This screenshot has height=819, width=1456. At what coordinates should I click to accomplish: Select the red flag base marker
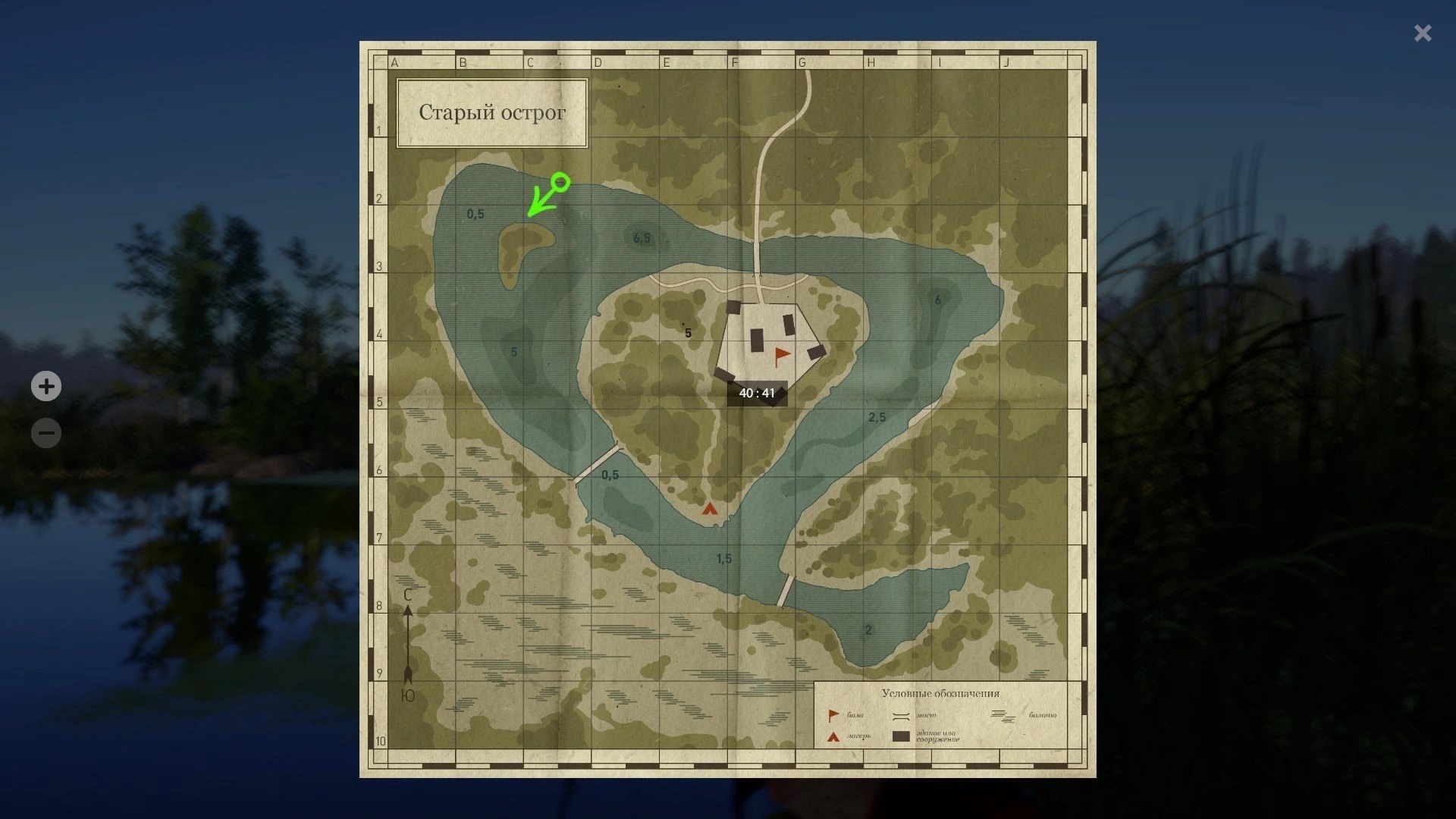coord(782,355)
